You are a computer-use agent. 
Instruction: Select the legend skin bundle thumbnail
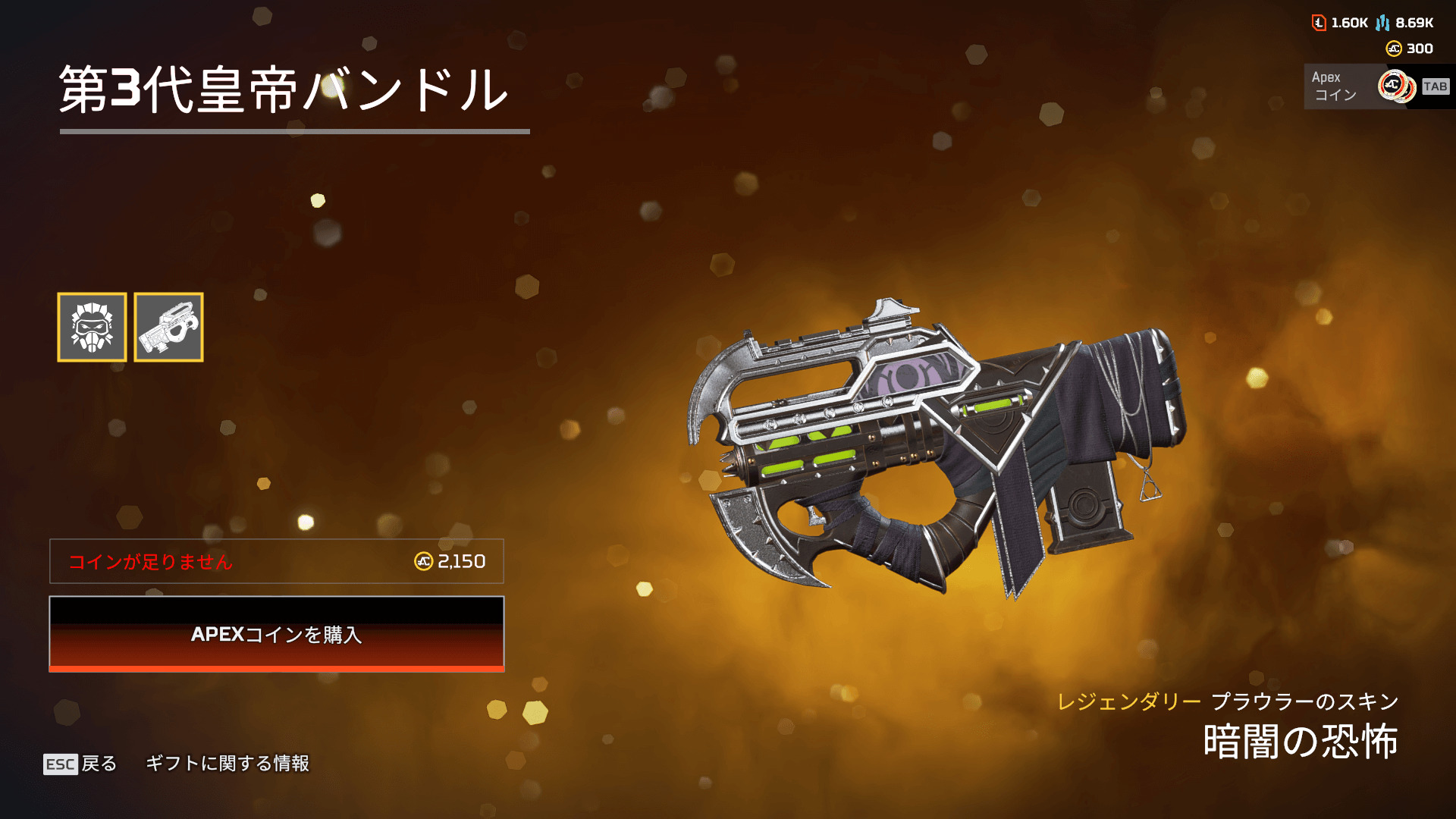(92, 327)
